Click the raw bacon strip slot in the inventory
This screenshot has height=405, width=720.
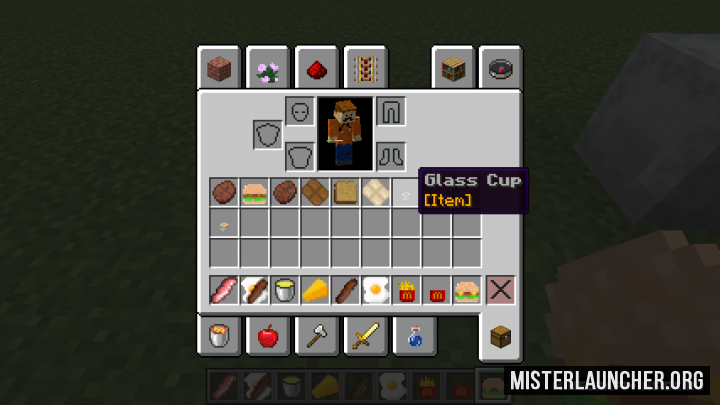pos(224,291)
